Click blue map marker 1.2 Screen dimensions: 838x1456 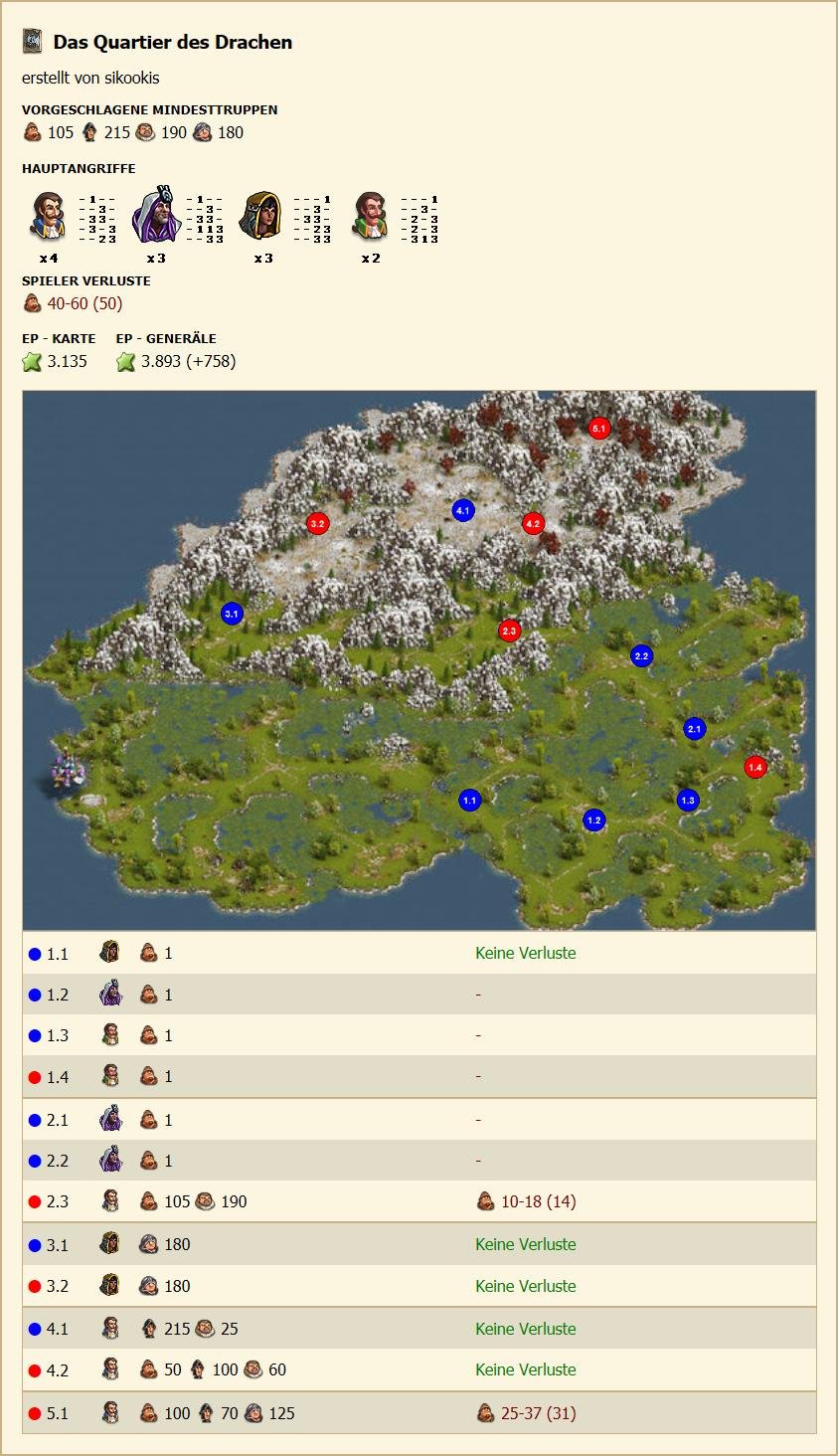coord(593,820)
